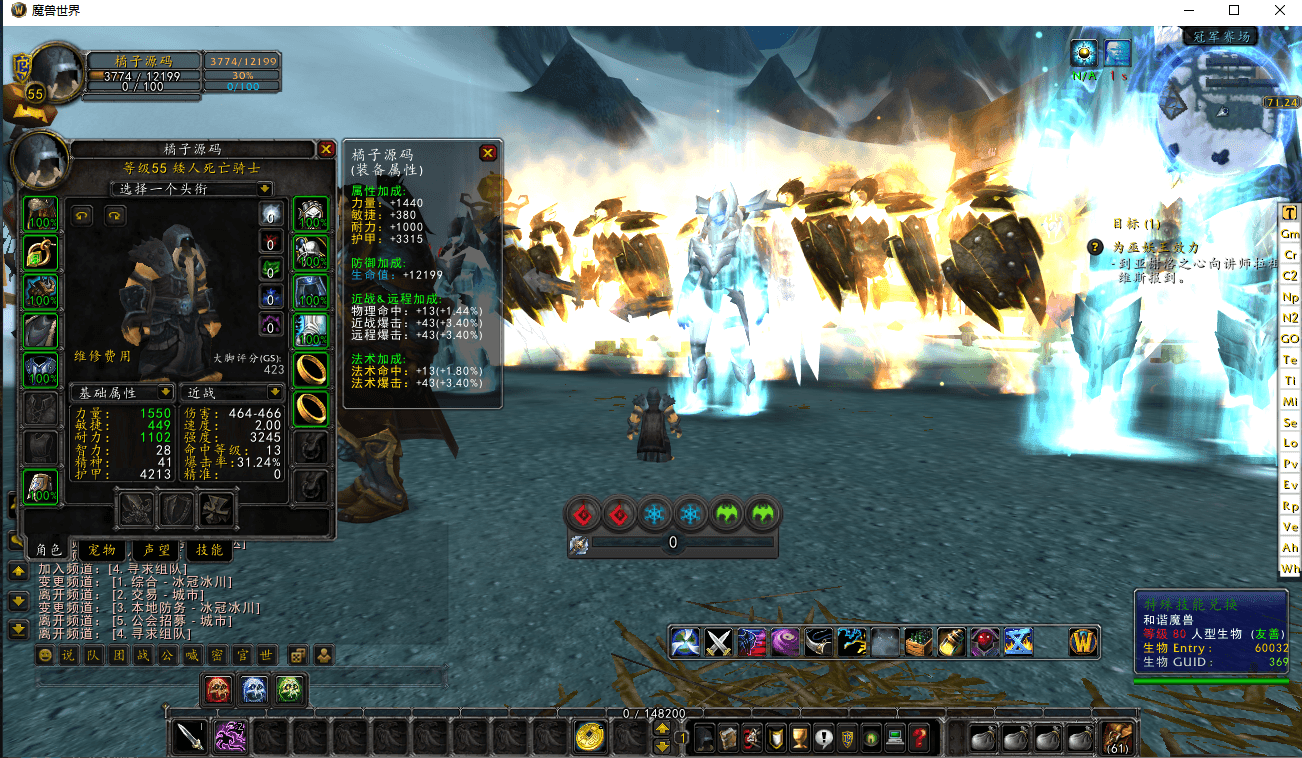Screen dimensions: 1302x758
Task: Select the gold coin action slot
Action: (590, 737)
